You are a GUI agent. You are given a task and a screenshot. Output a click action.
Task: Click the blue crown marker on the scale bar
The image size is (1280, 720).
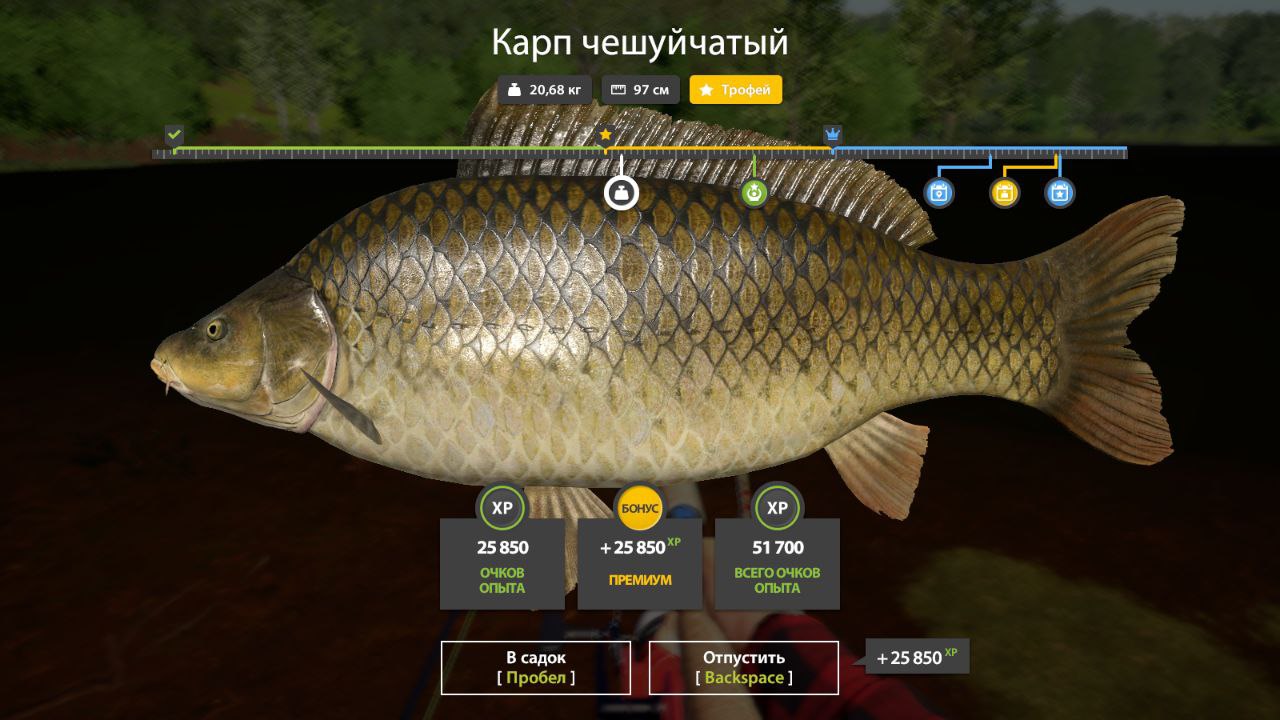click(x=831, y=132)
